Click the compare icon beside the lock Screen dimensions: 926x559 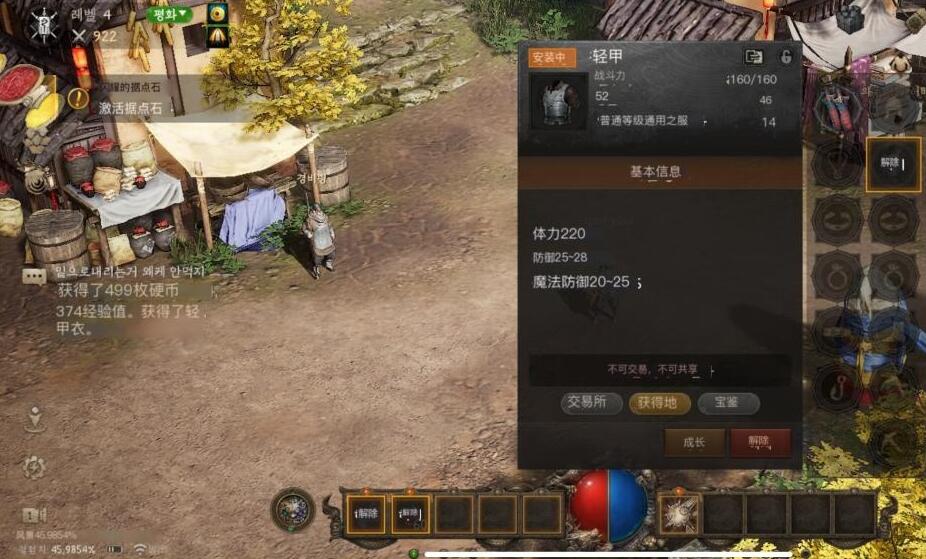[x=754, y=57]
